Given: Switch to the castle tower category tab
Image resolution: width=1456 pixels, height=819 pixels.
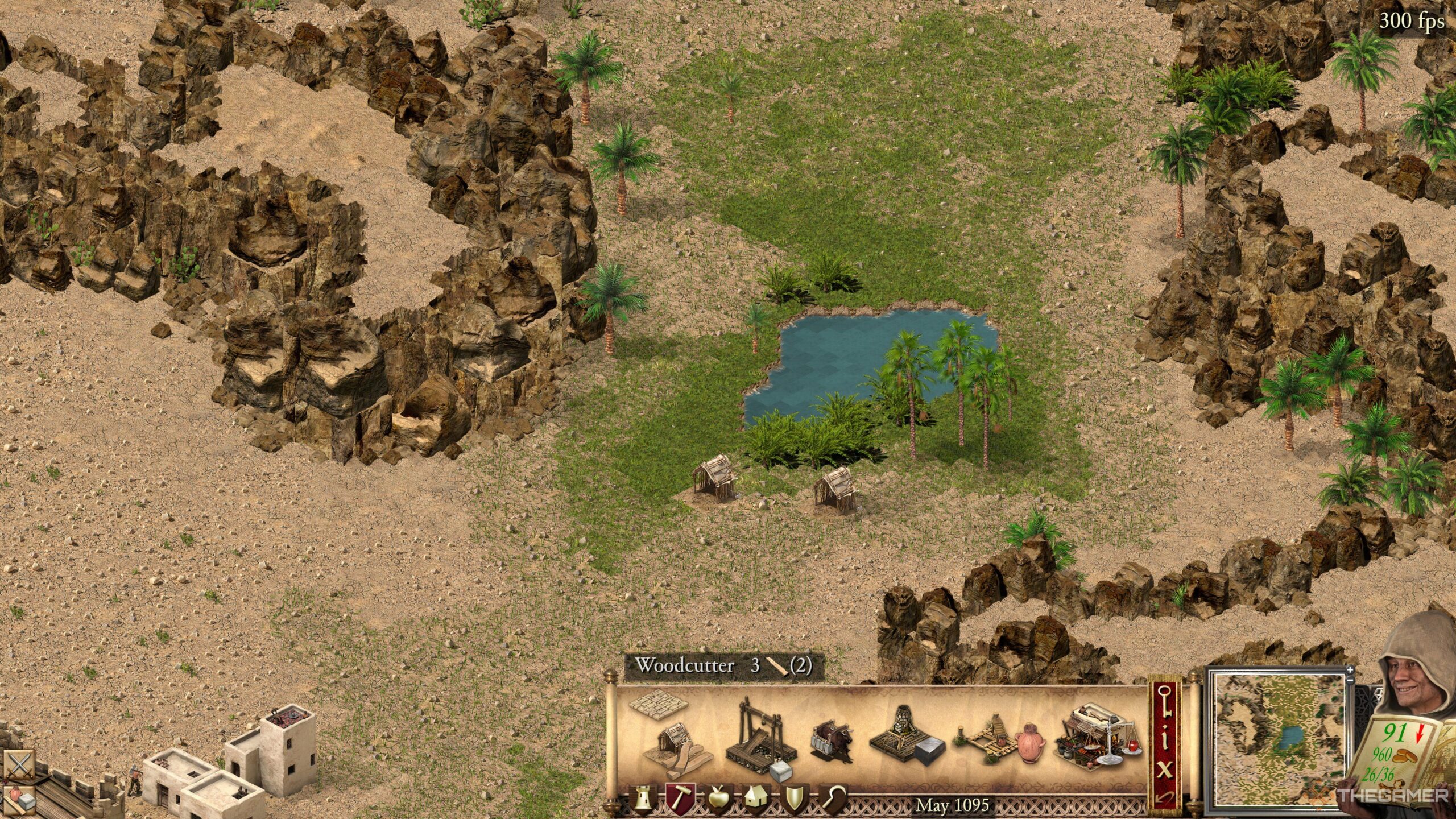Looking at the screenshot, I should pyautogui.click(x=642, y=800).
